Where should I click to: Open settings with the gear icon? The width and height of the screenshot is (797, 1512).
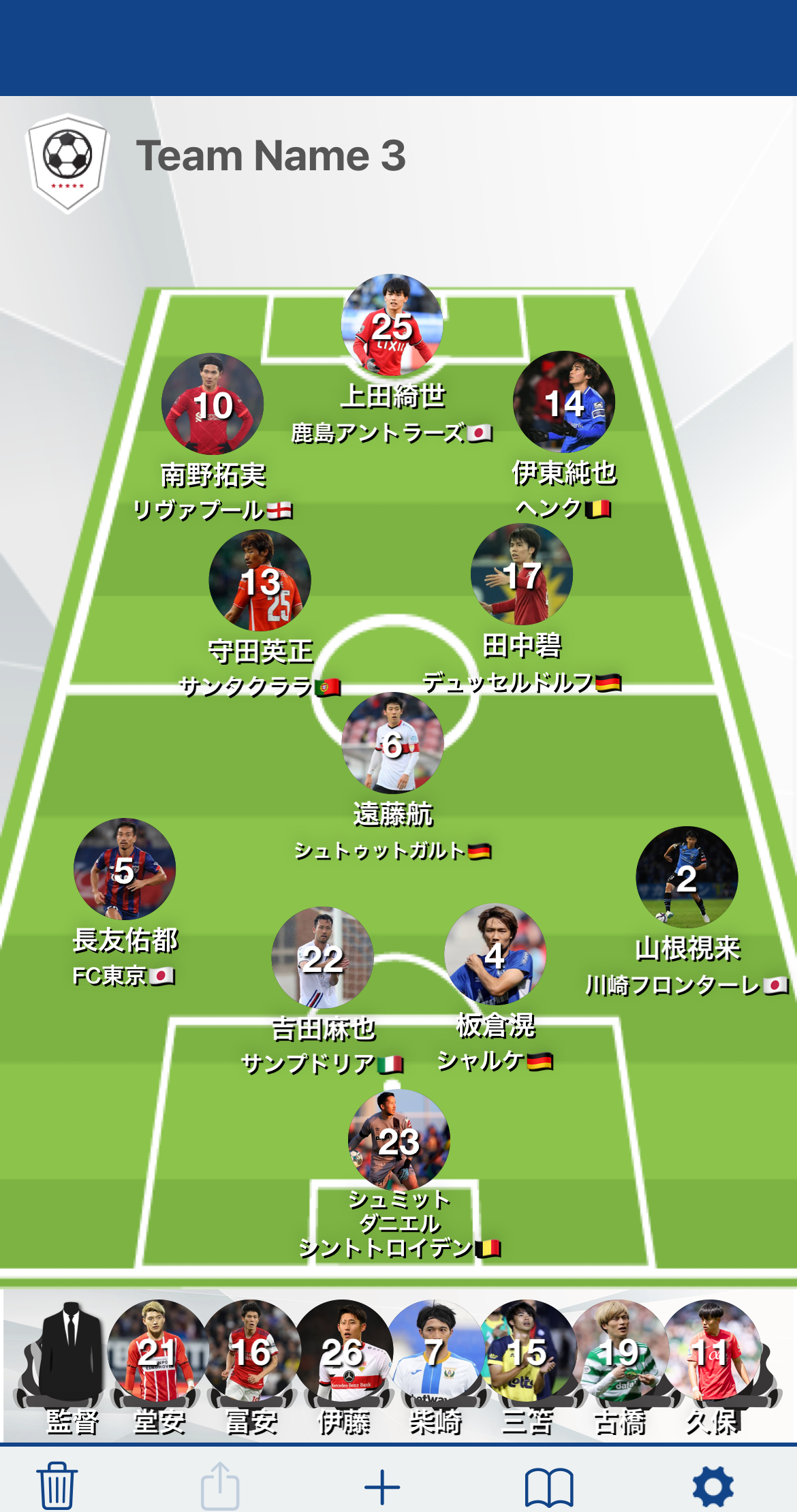tap(713, 1487)
